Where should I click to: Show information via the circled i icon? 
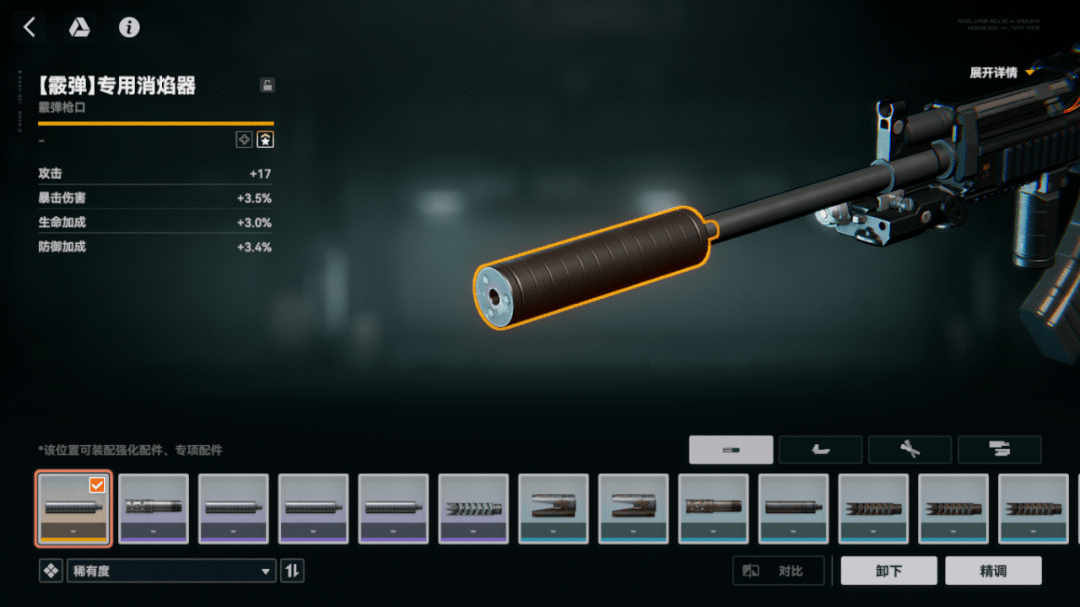[x=129, y=28]
